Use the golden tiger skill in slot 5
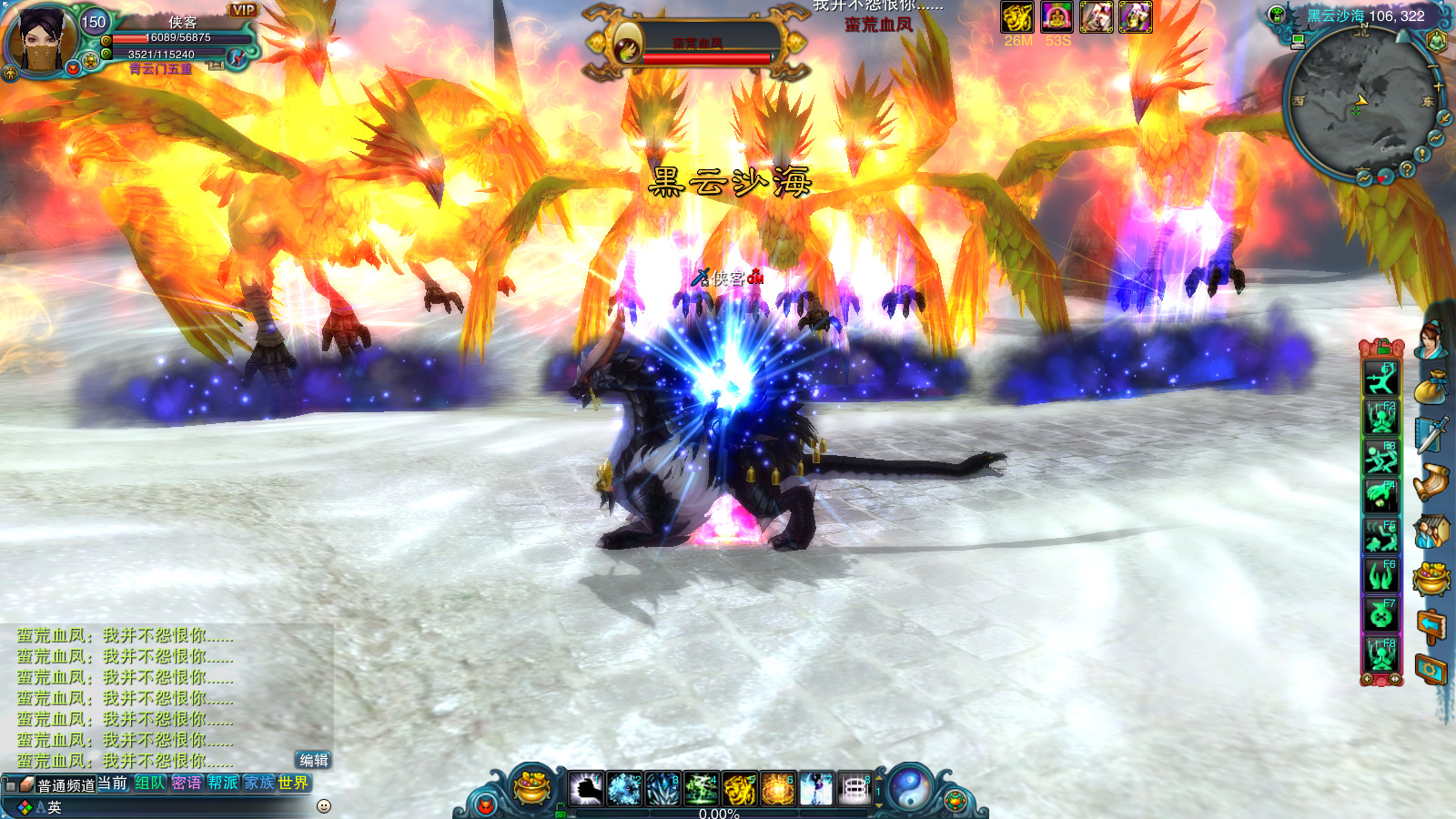 [740, 789]
